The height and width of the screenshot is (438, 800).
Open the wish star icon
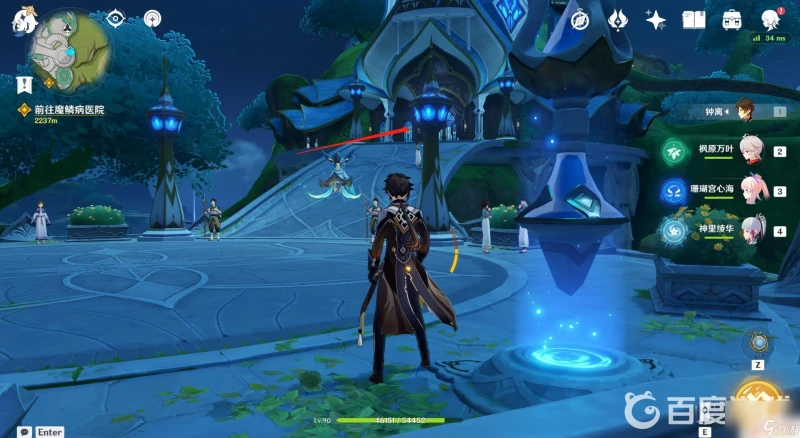click(x=656, y=20)
